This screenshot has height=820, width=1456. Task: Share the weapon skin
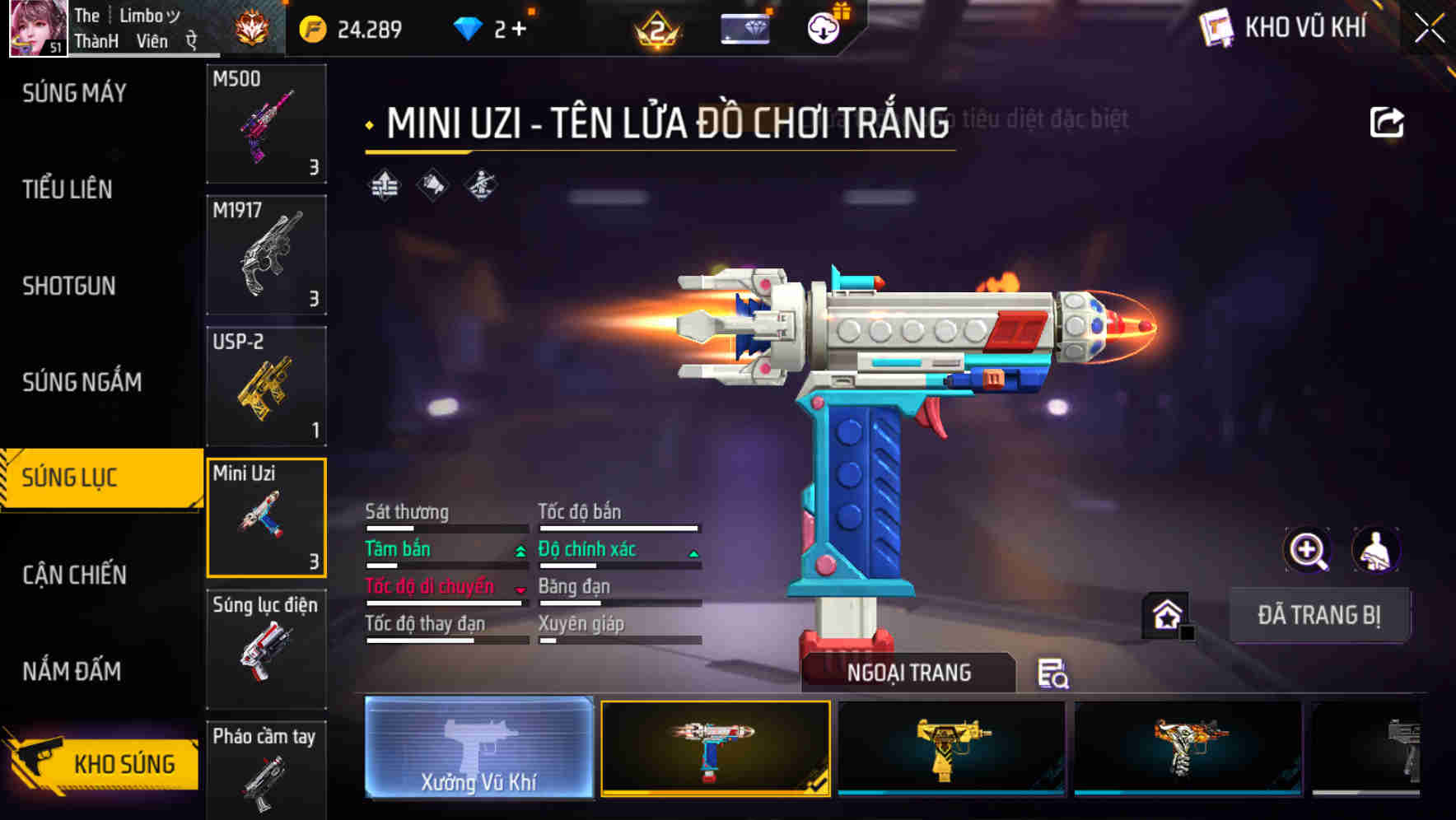(1386, 123)
